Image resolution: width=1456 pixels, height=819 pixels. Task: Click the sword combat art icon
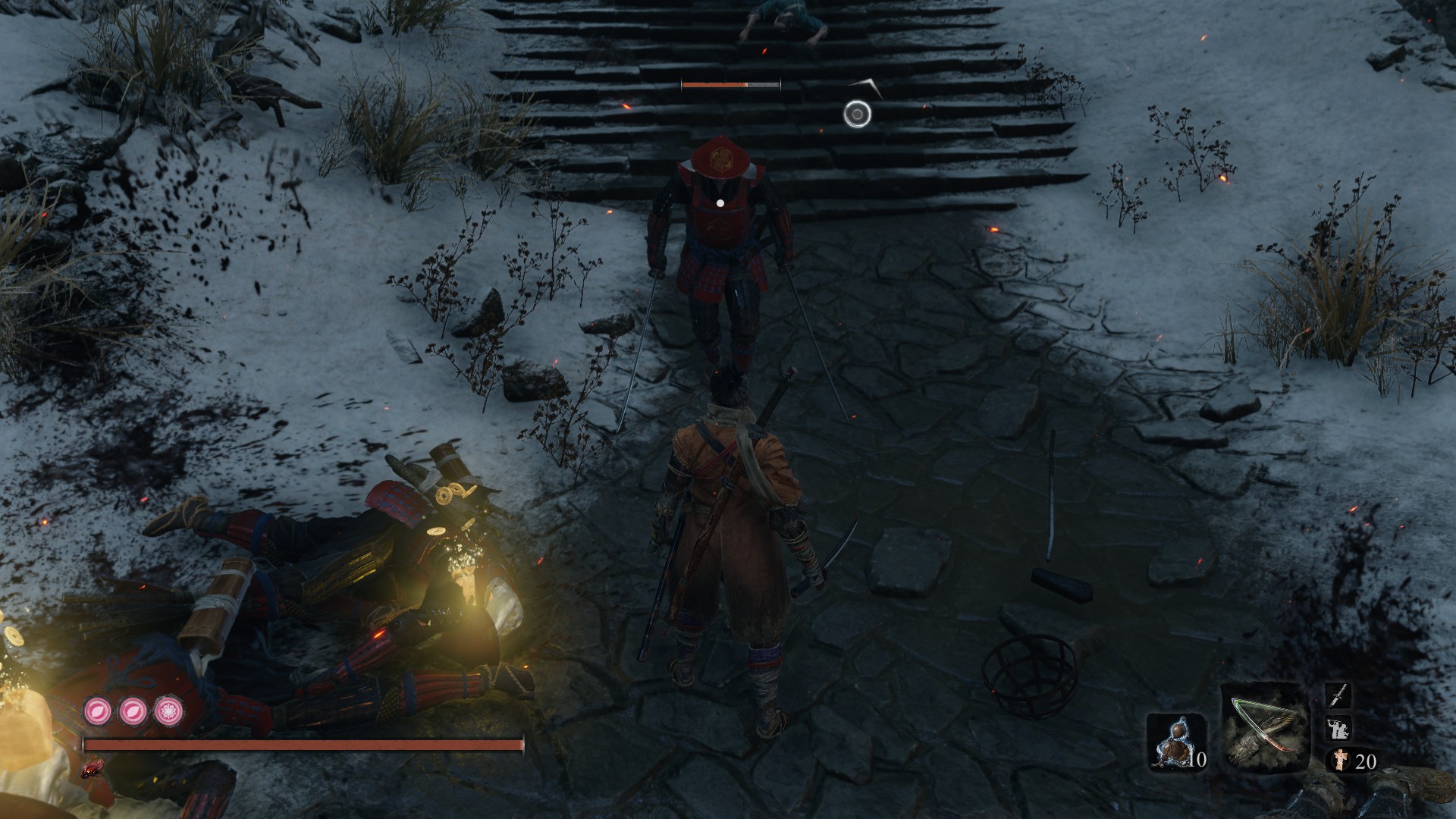(1338, 695)
